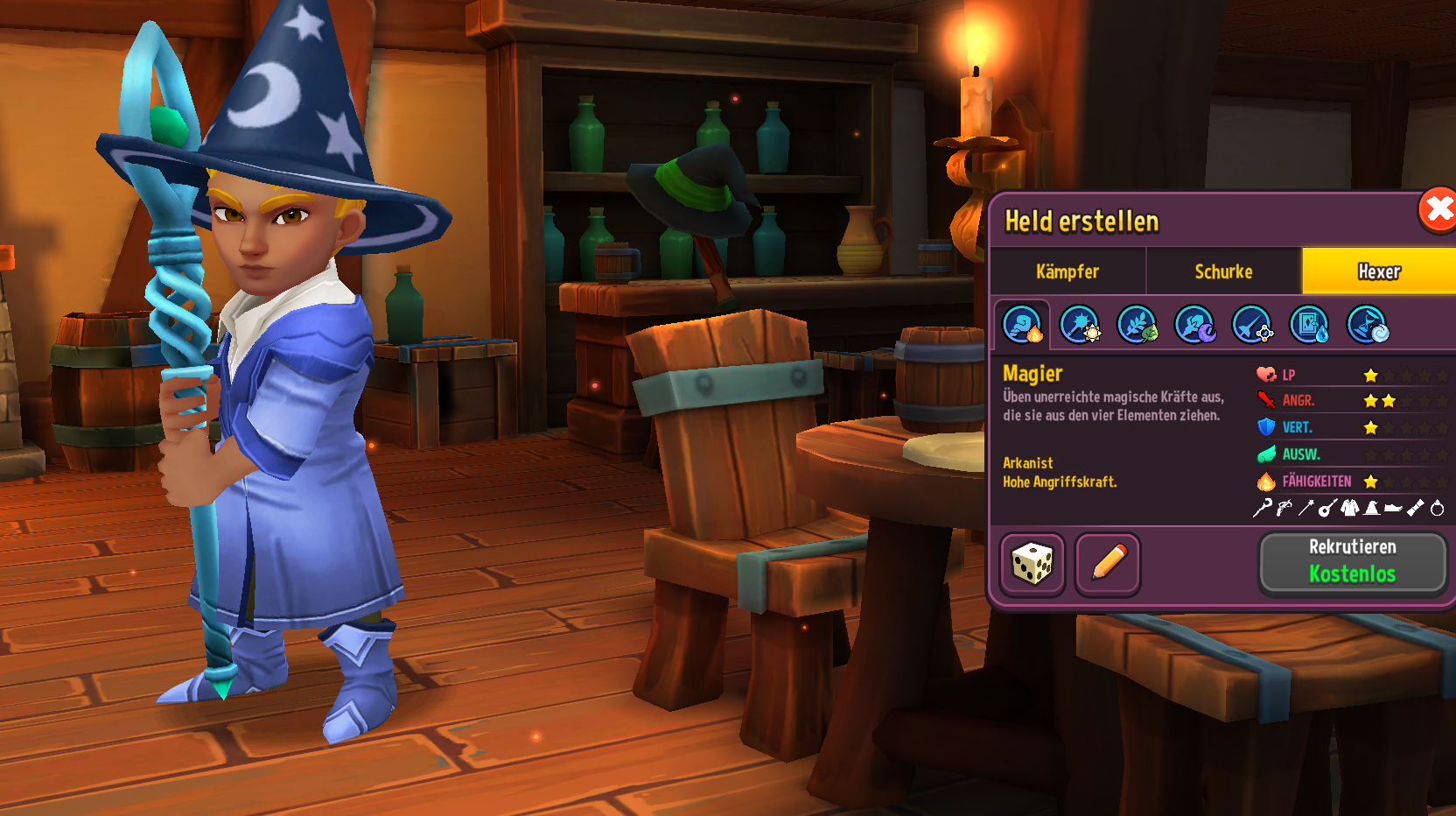Pick the subclass with purple moon icon

coord(1194,325)
